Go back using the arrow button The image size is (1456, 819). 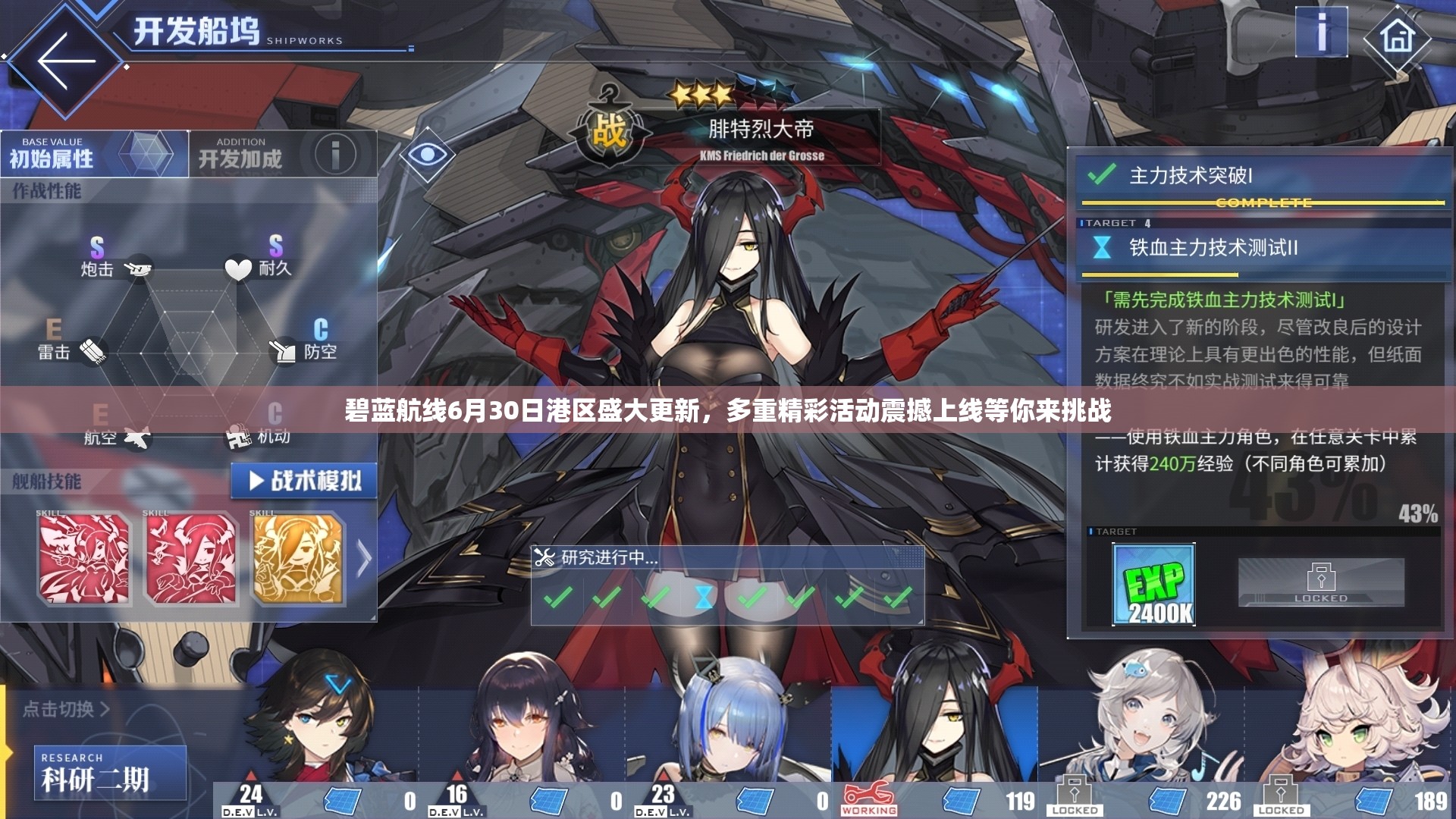[66, 62]
